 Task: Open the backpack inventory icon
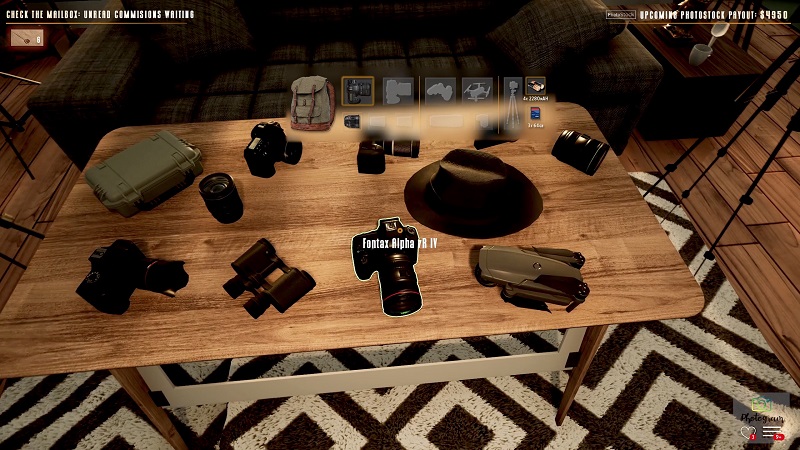coord(313,100)
